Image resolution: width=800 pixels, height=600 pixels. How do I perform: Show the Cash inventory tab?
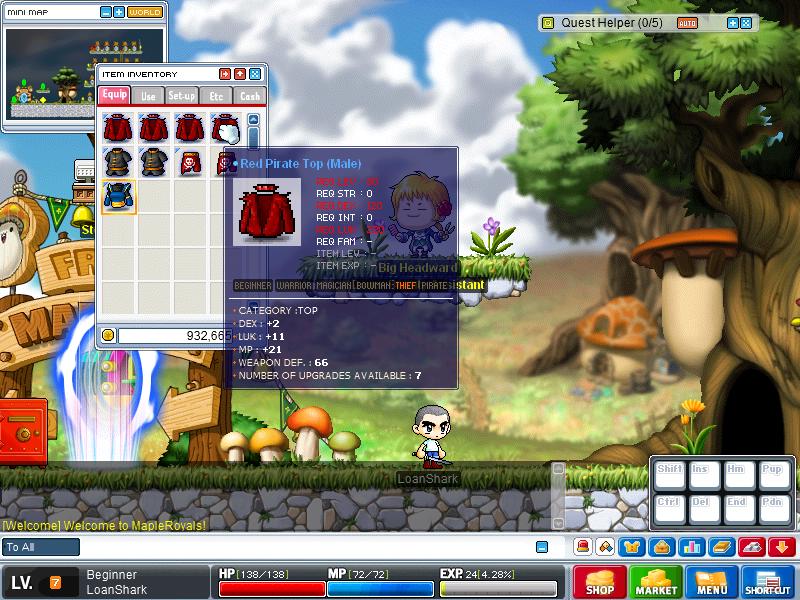(248, 96)
